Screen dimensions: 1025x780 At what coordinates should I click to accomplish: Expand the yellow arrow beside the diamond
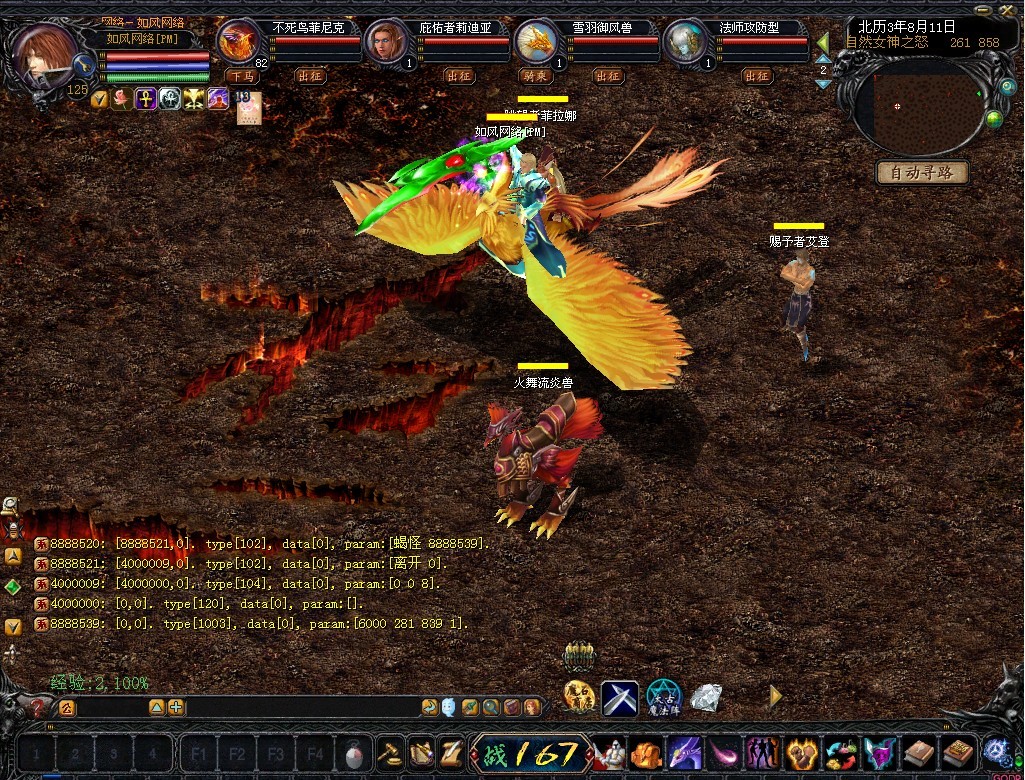[775, 695]
